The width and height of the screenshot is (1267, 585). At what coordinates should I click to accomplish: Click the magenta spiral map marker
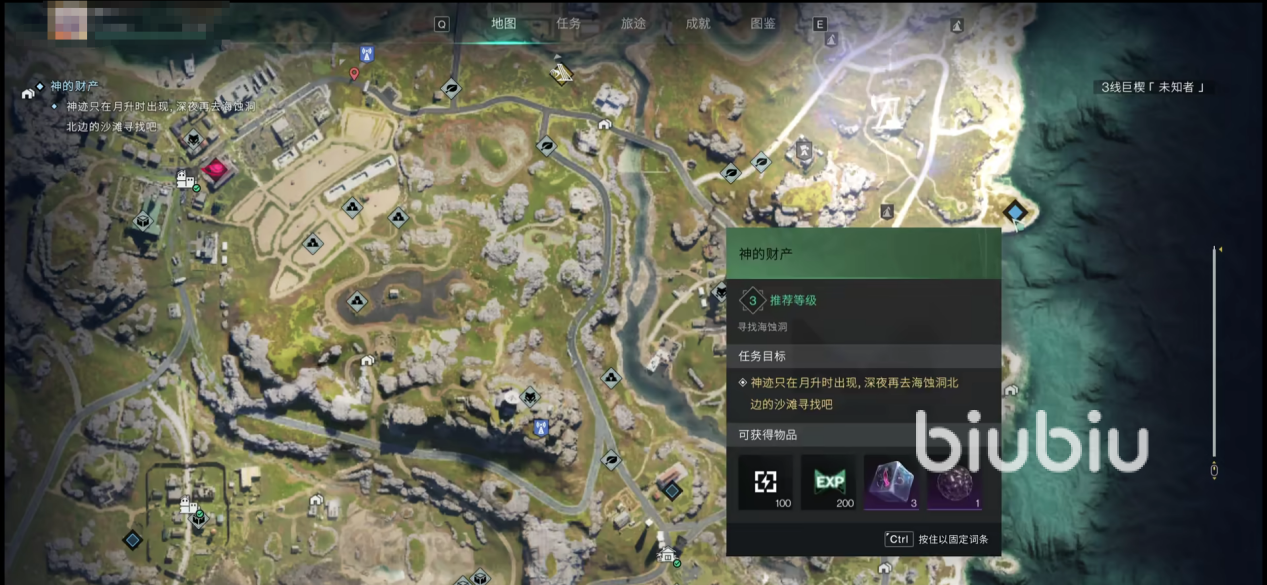tap(215, 170)
